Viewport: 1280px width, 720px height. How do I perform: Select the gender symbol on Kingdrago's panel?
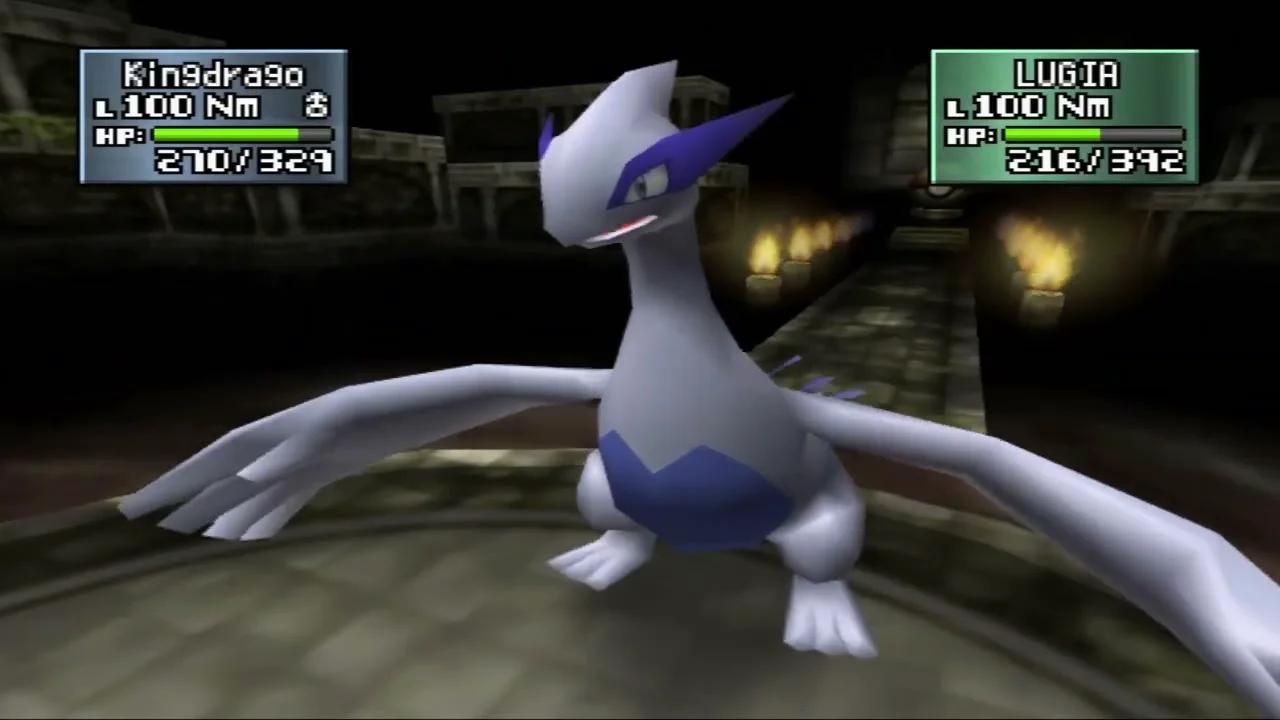click(x=318, y=107)
